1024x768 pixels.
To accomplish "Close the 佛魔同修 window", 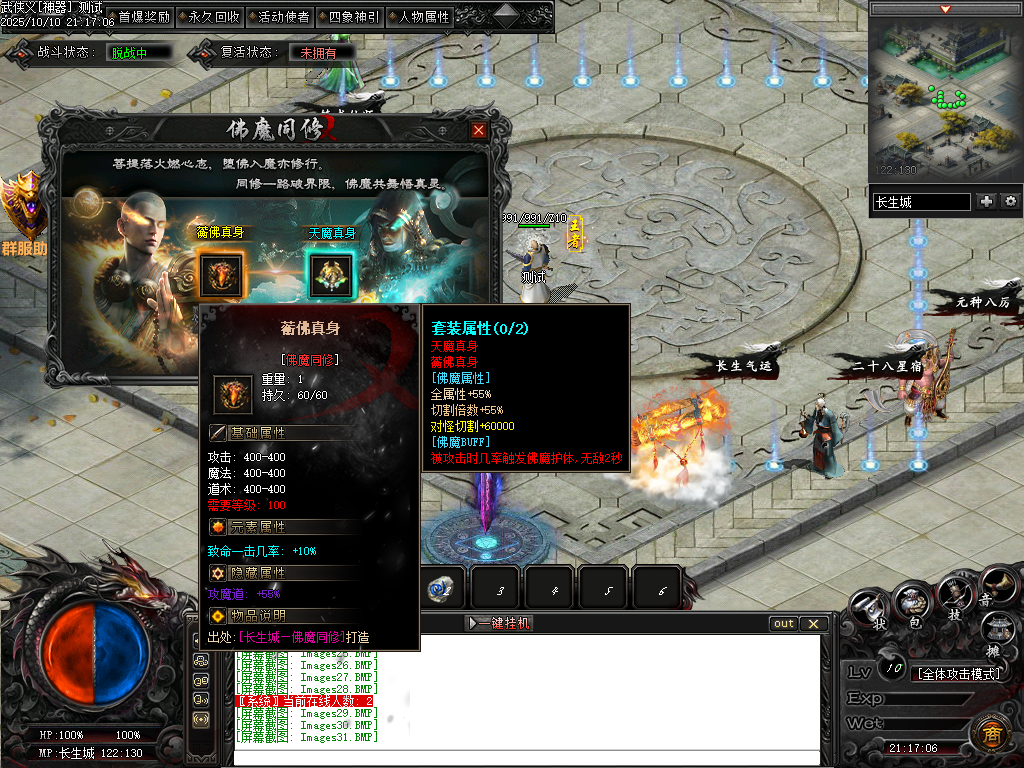I will pos(479,130).
